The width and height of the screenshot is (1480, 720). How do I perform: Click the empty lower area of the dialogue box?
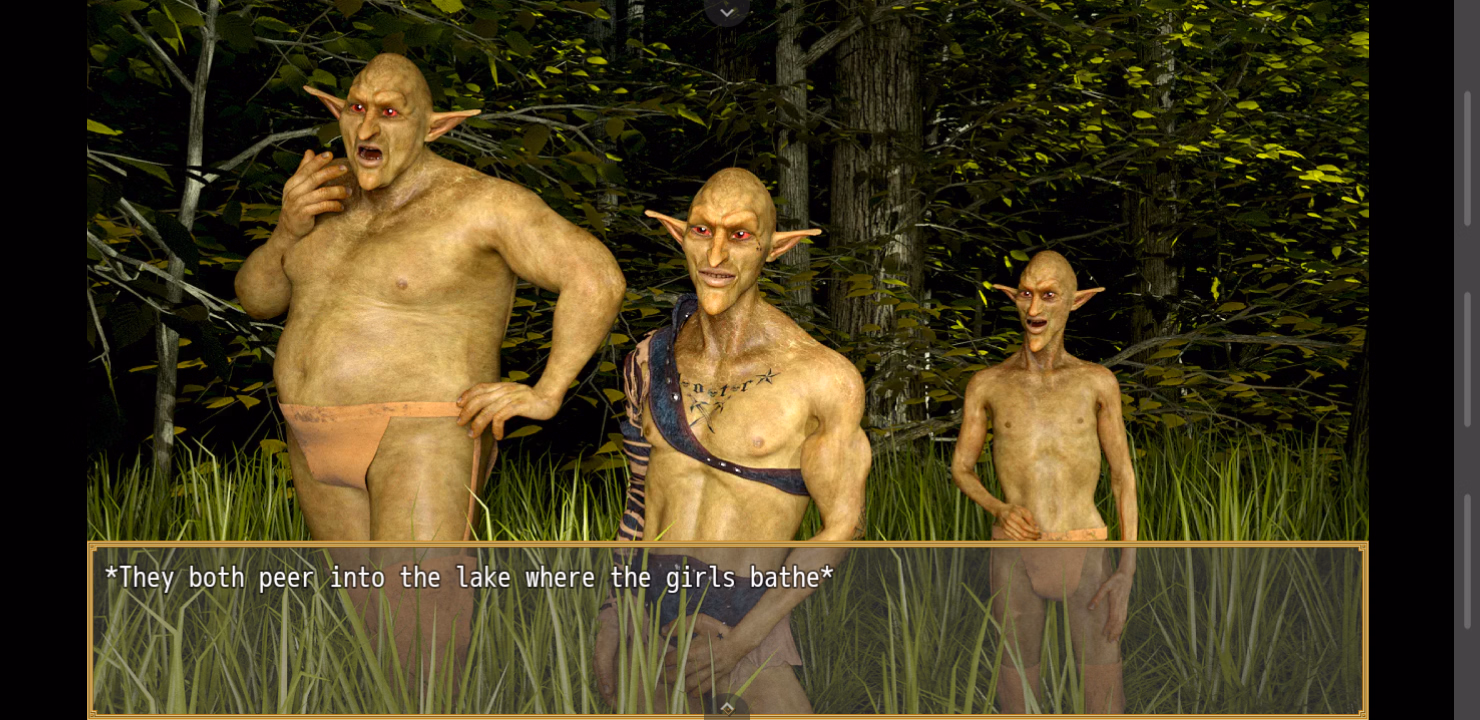tap(400, 660)
